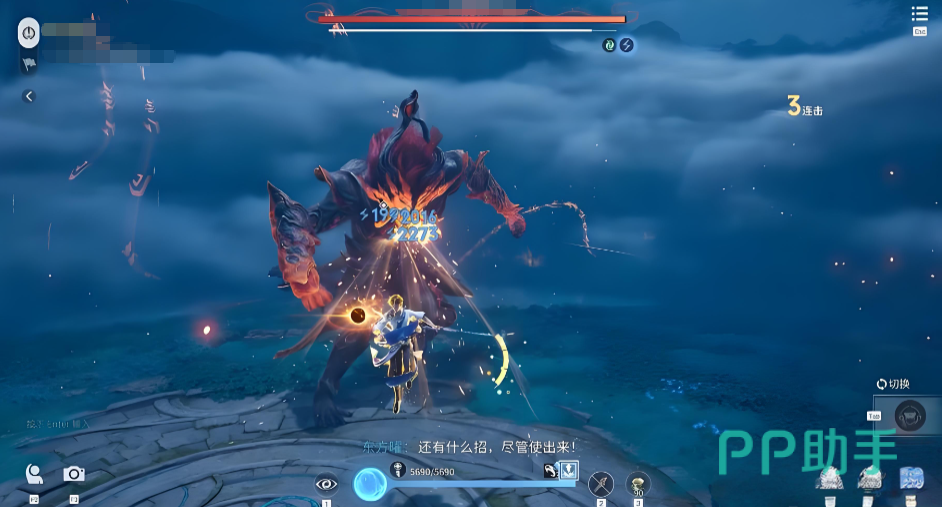Click the round clock icon beside the player name
Screen dimensions: 942x507
click(29, 33)
